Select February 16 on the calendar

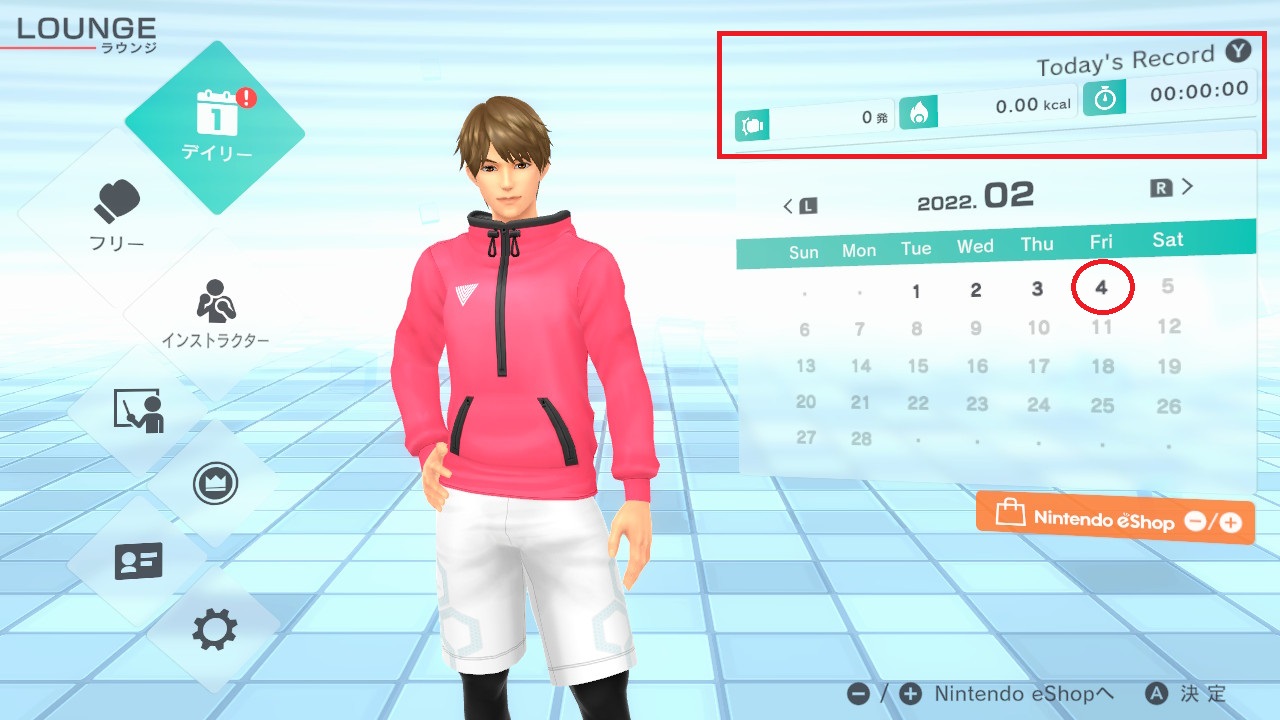pos(976,366)
